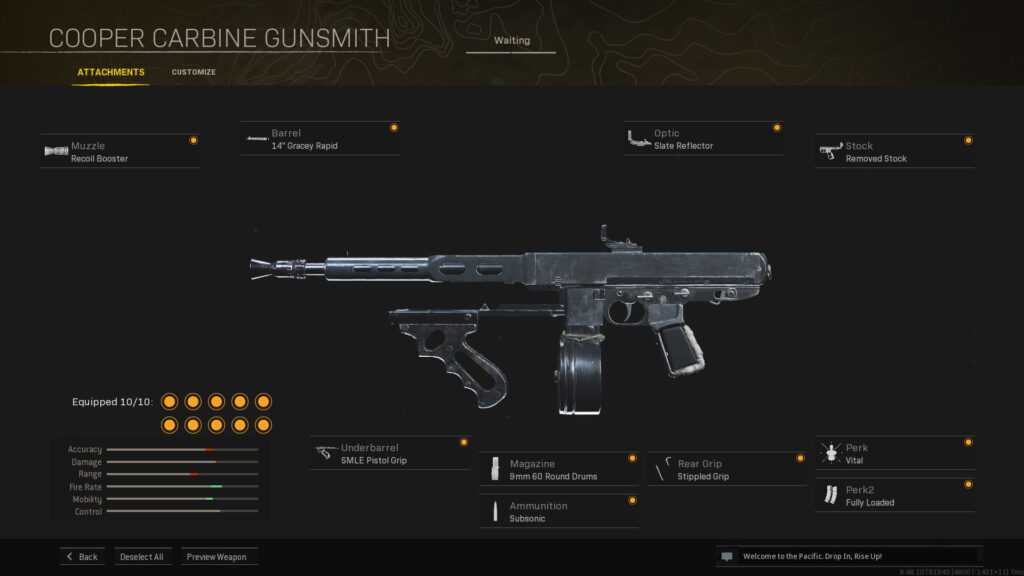1024x576 pixels.
Task: Open the chat message box
Action: point(848,556)
